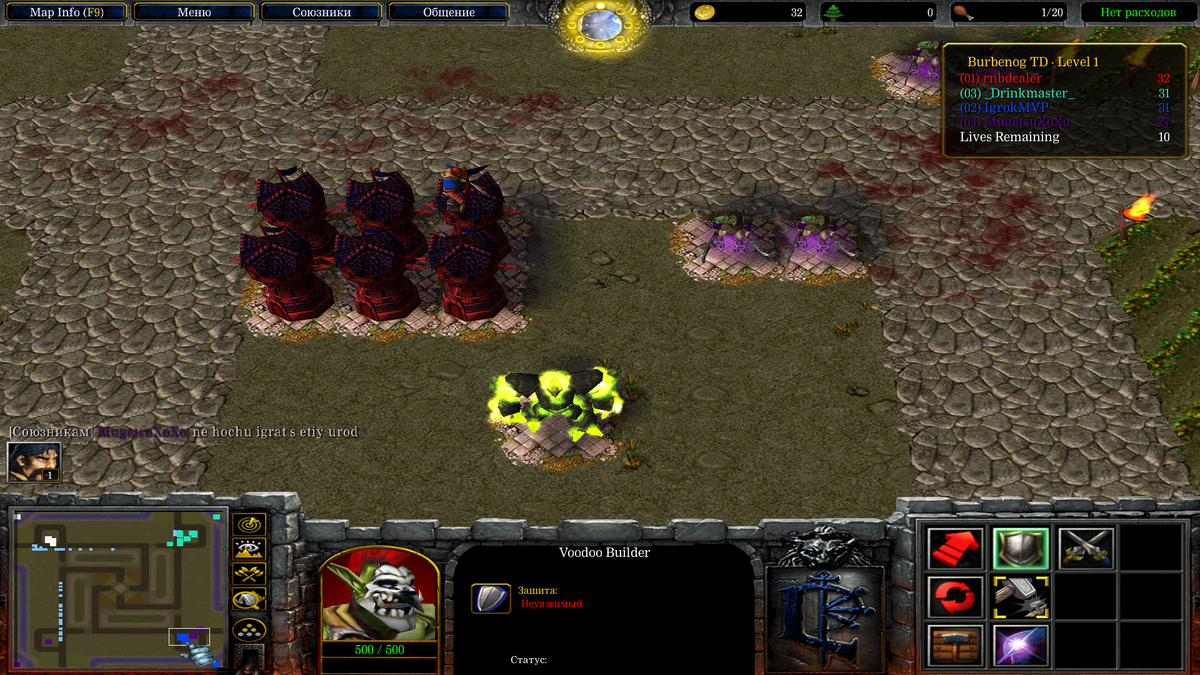Select the Voodoo Builder portrait

click(x=379, y=594)
